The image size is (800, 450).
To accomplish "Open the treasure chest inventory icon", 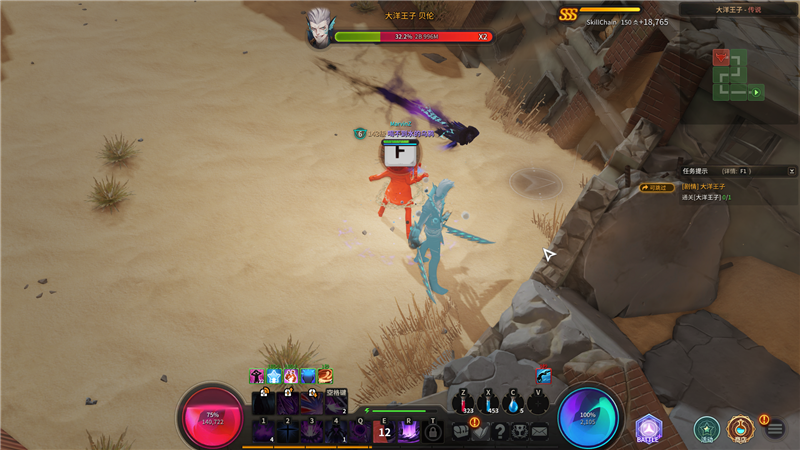I will (x=461, y=432).
